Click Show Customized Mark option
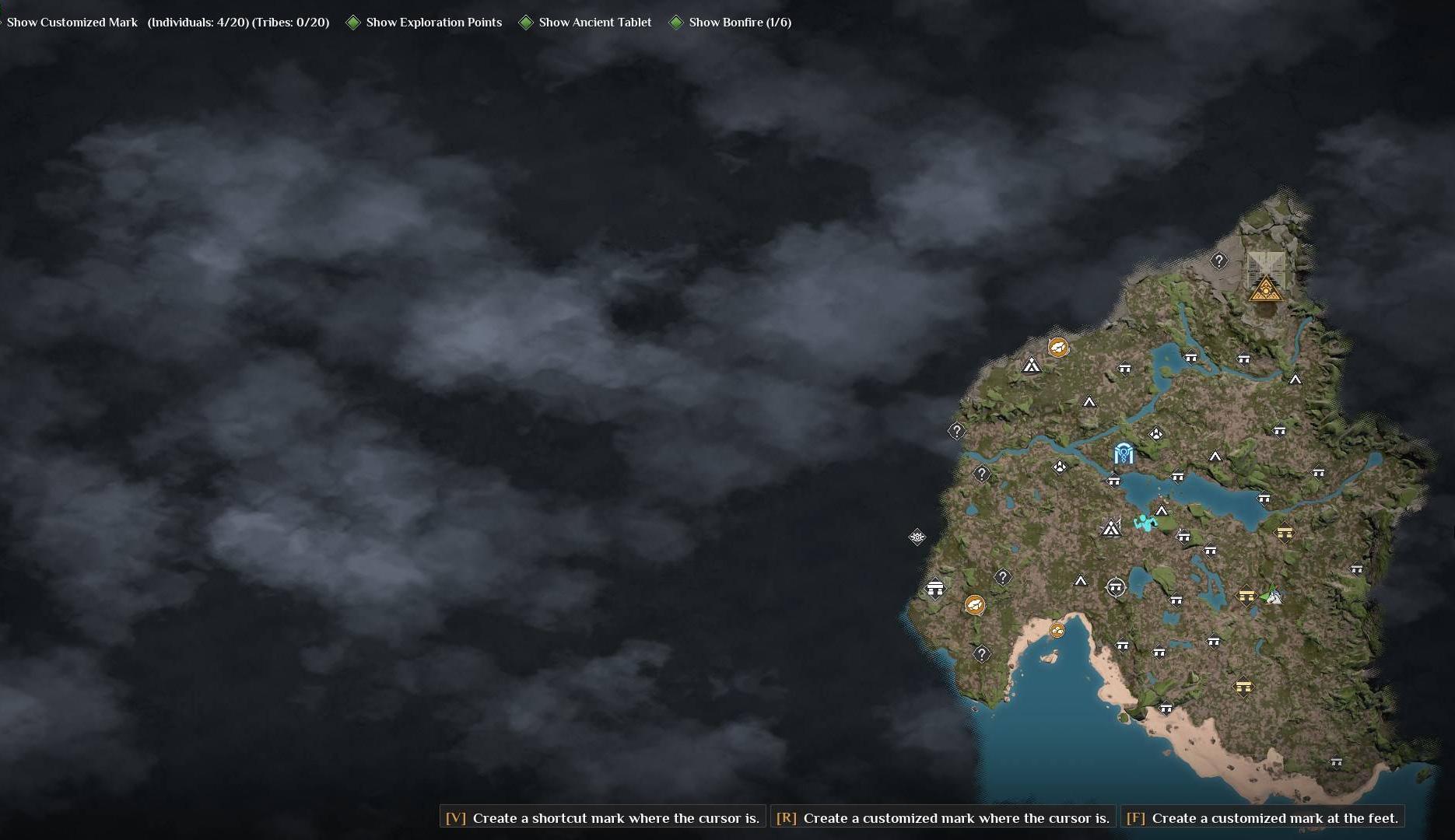 (x=72, y=22)
